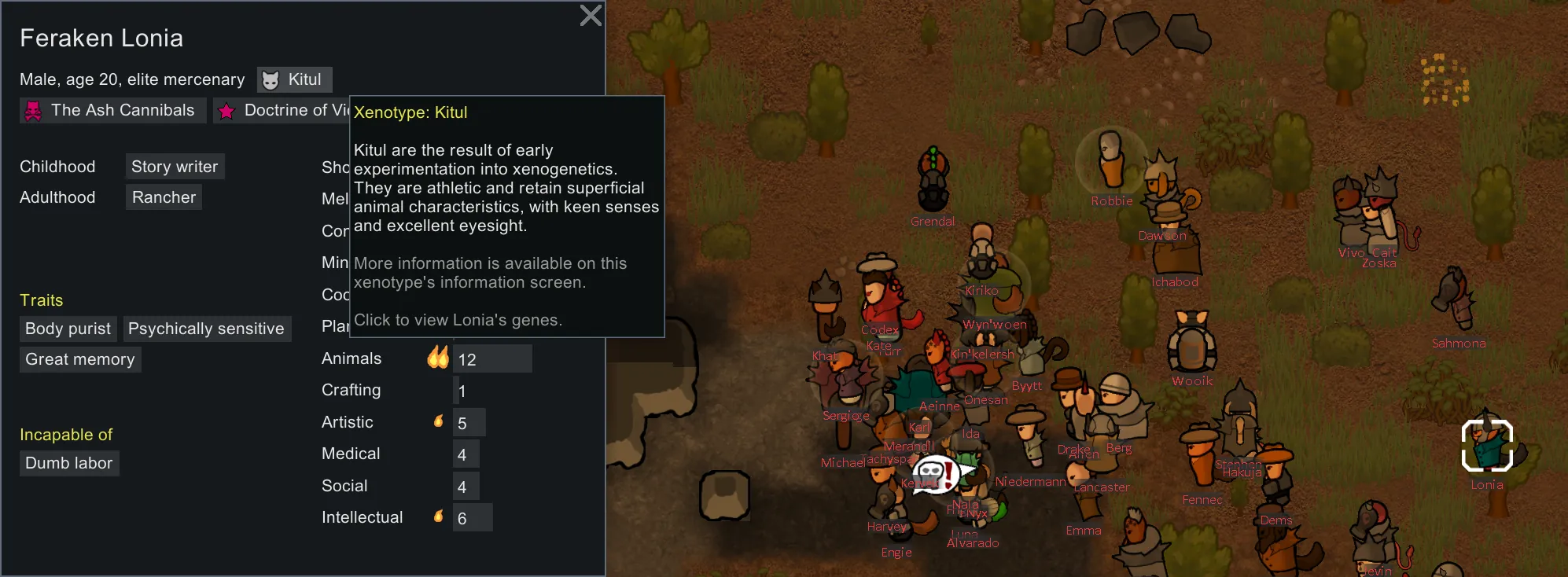This screenshot has height=577, width=1568.
Task: Inspect the Psychically sensitive trait
Action: coord(206,329)
